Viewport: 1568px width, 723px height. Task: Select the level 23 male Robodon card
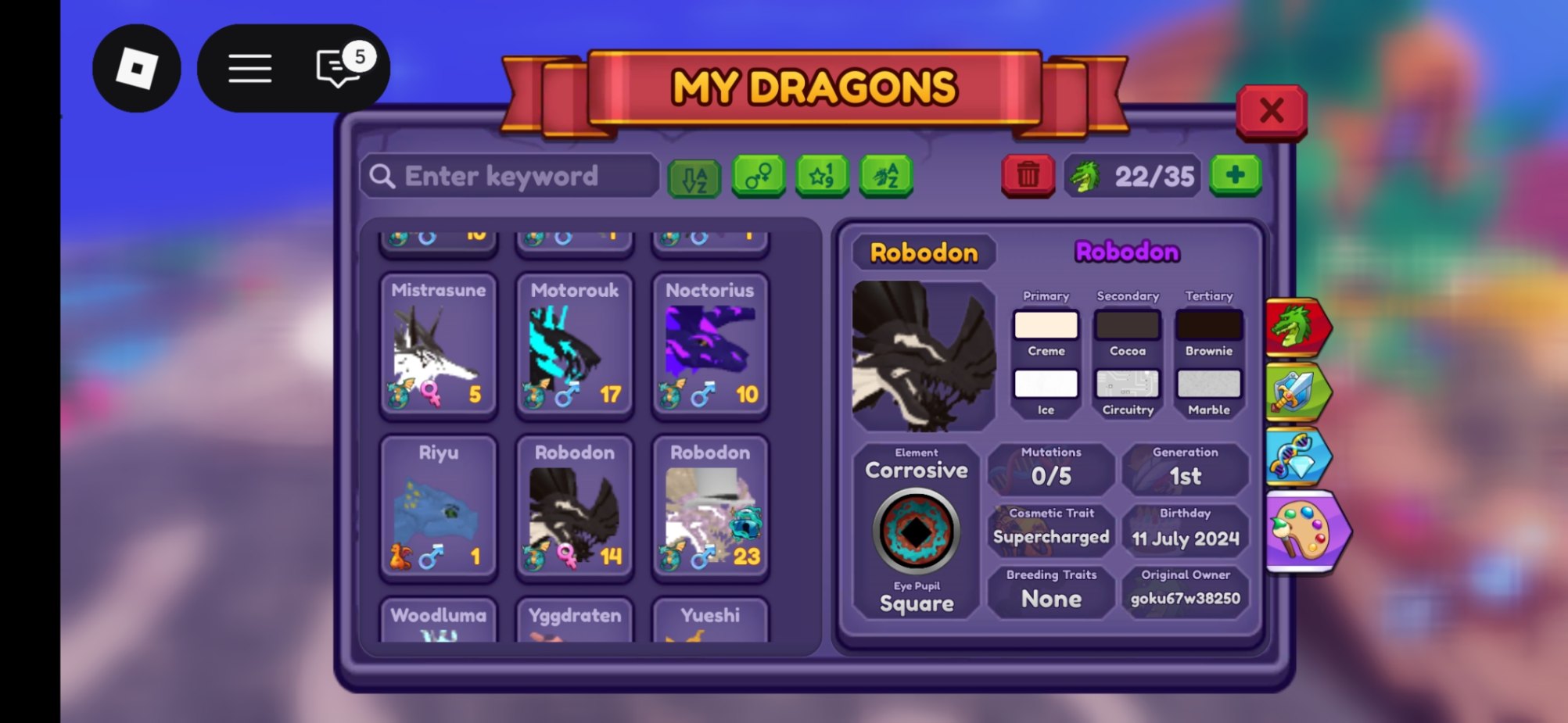point(710,506)
